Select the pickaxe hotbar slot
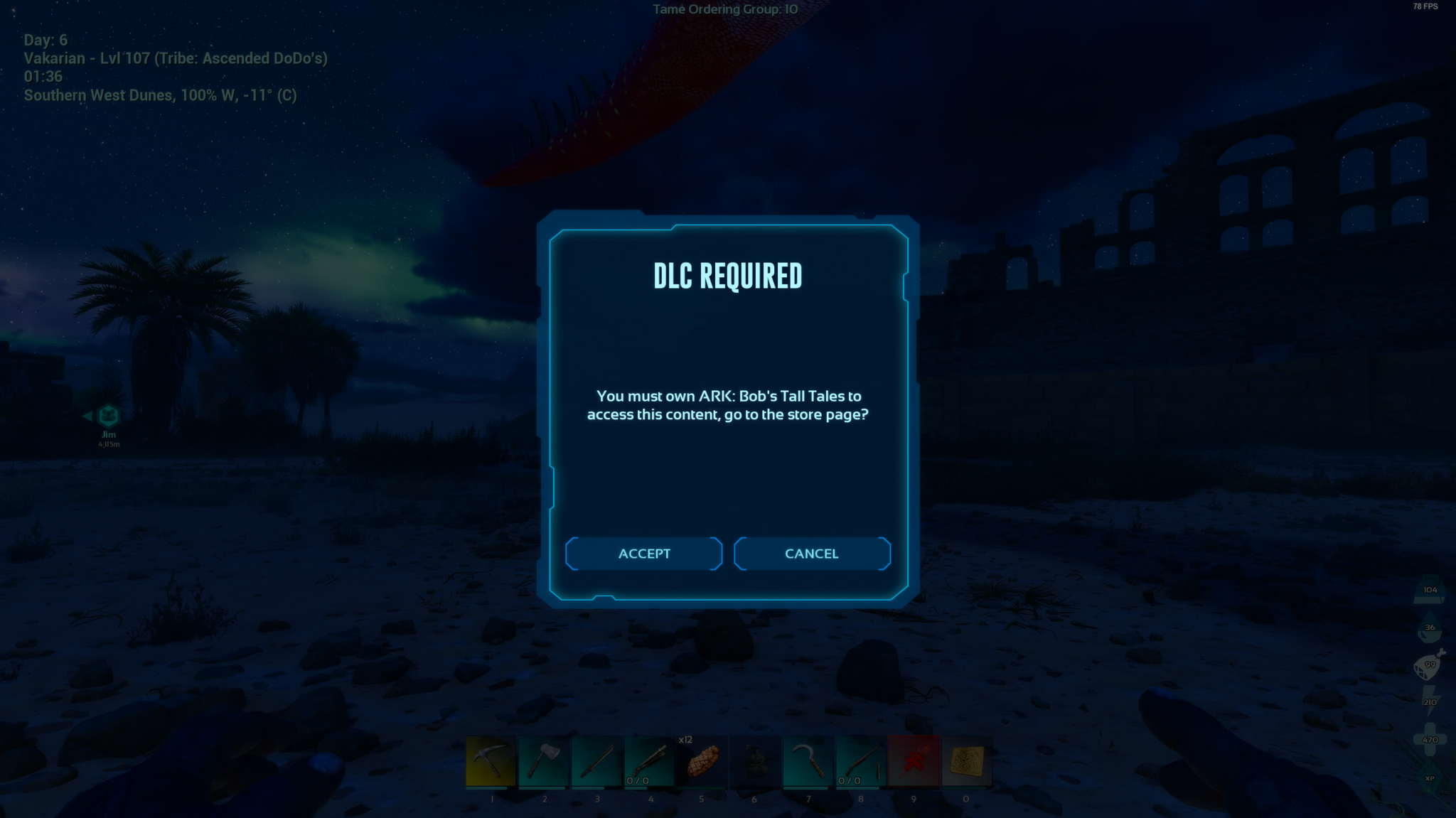This screenshot has height=818, width=1456. 491,762
